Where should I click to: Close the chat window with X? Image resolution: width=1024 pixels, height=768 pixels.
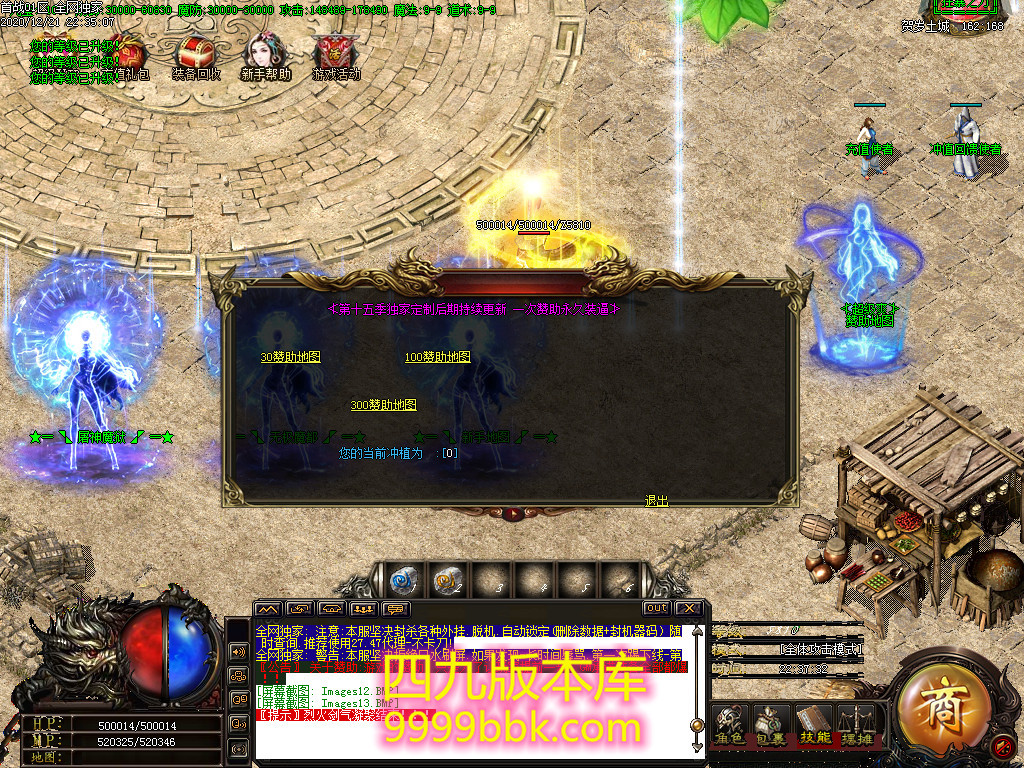688,608
